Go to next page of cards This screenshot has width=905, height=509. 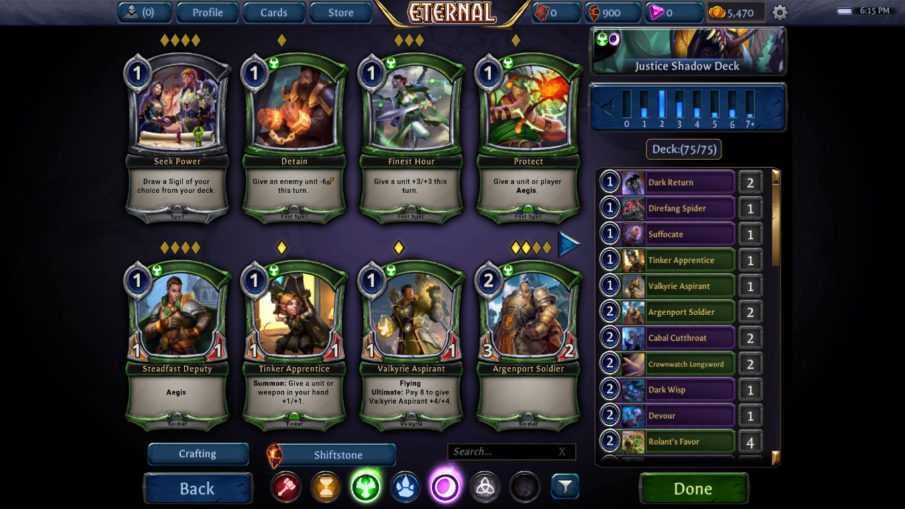(568, 244)
